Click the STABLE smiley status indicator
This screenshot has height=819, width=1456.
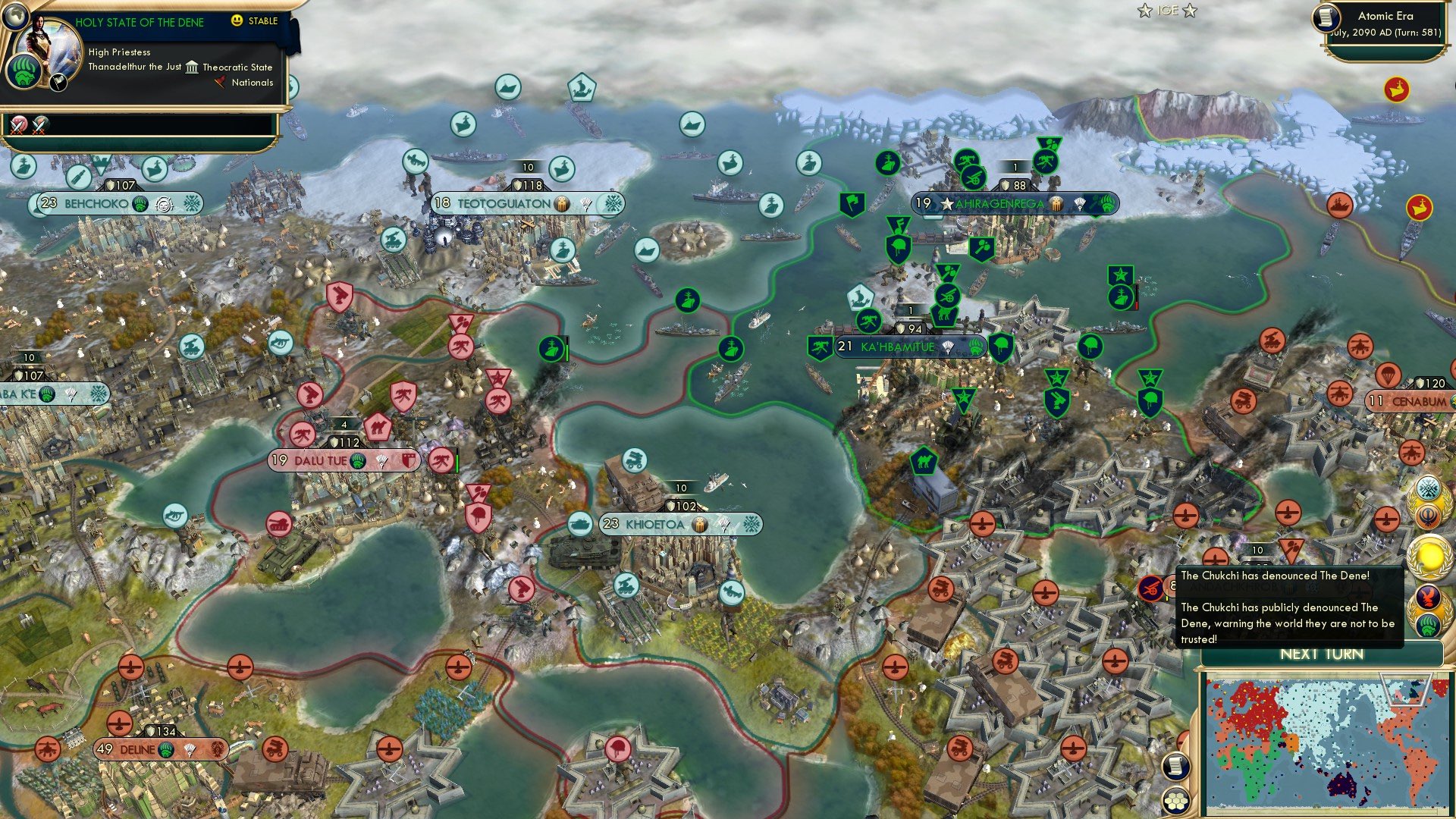click(x=237, y=20)
